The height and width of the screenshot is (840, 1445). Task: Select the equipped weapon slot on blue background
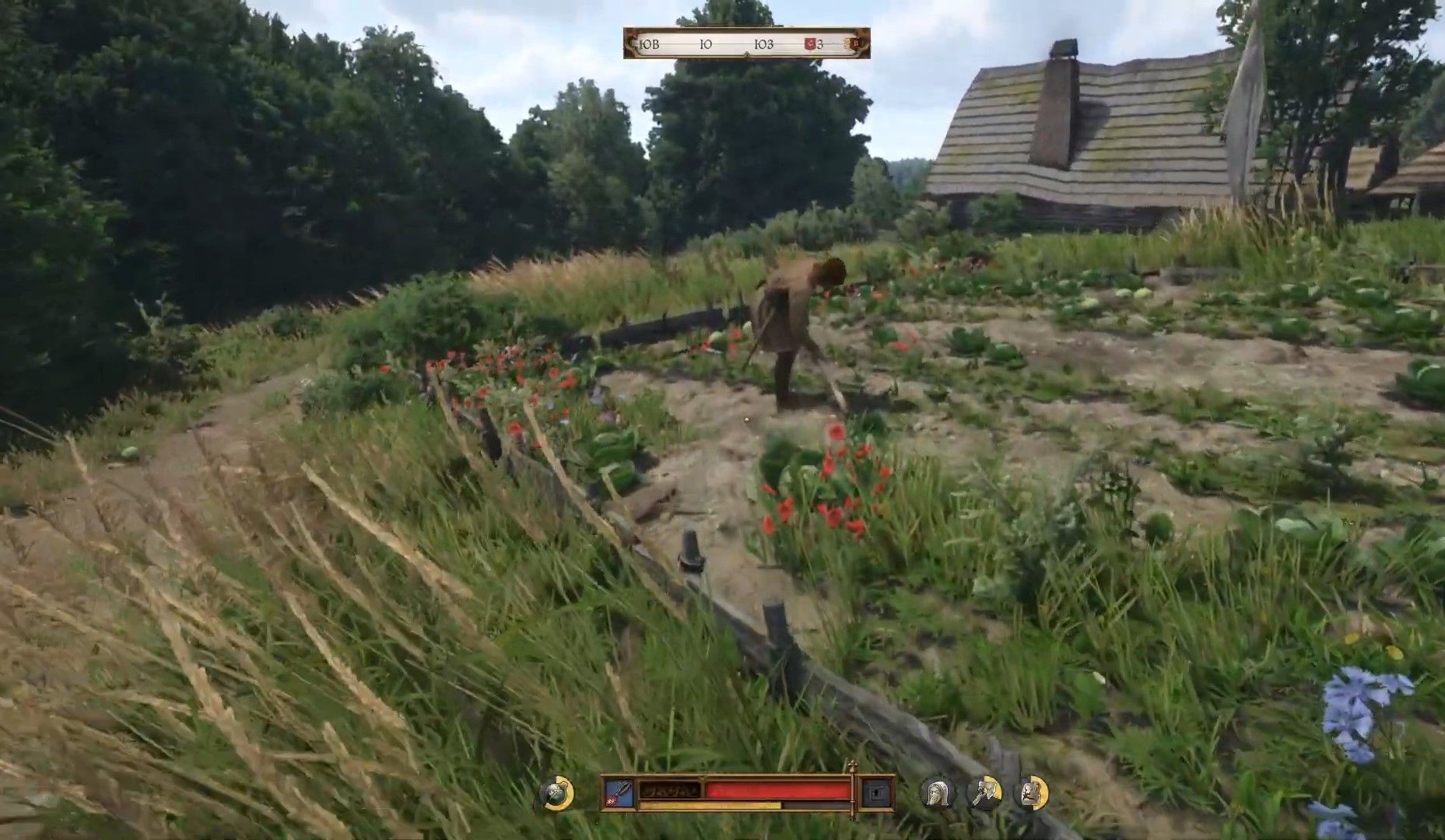tap(619, 792)
